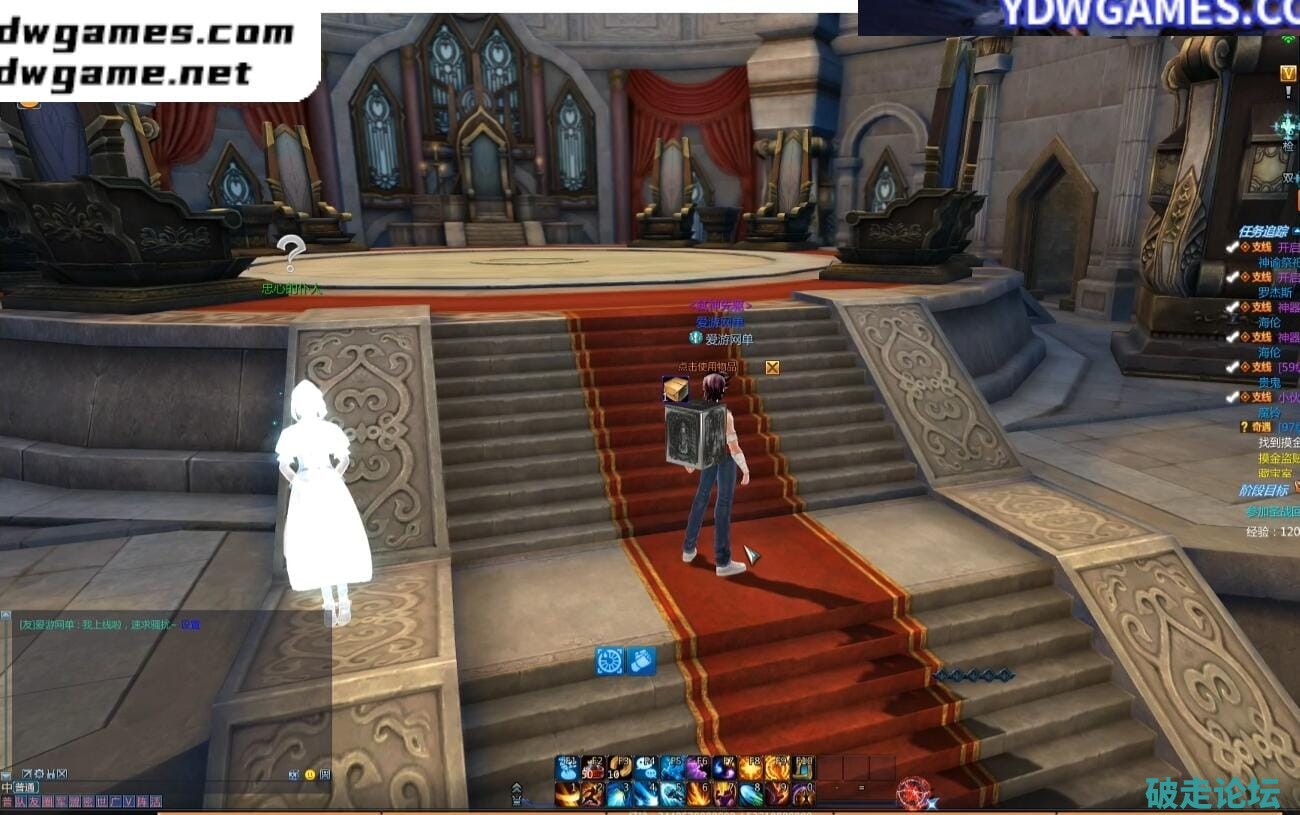Use the F2 consumable with count 50

click(594, 768)
